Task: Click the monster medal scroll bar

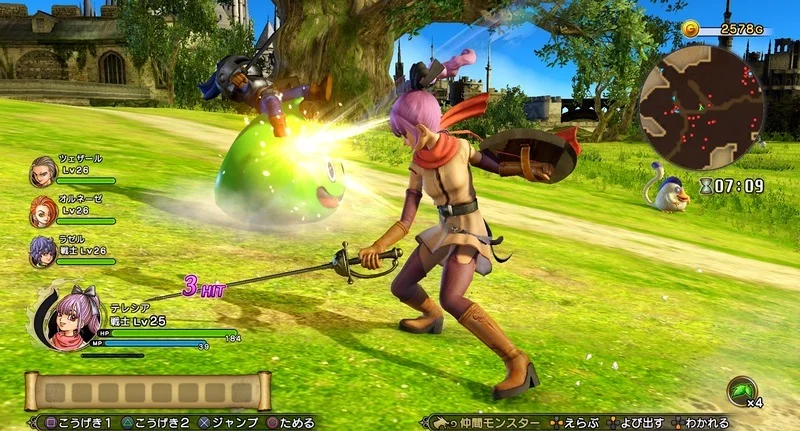Action: click(148, 391)
